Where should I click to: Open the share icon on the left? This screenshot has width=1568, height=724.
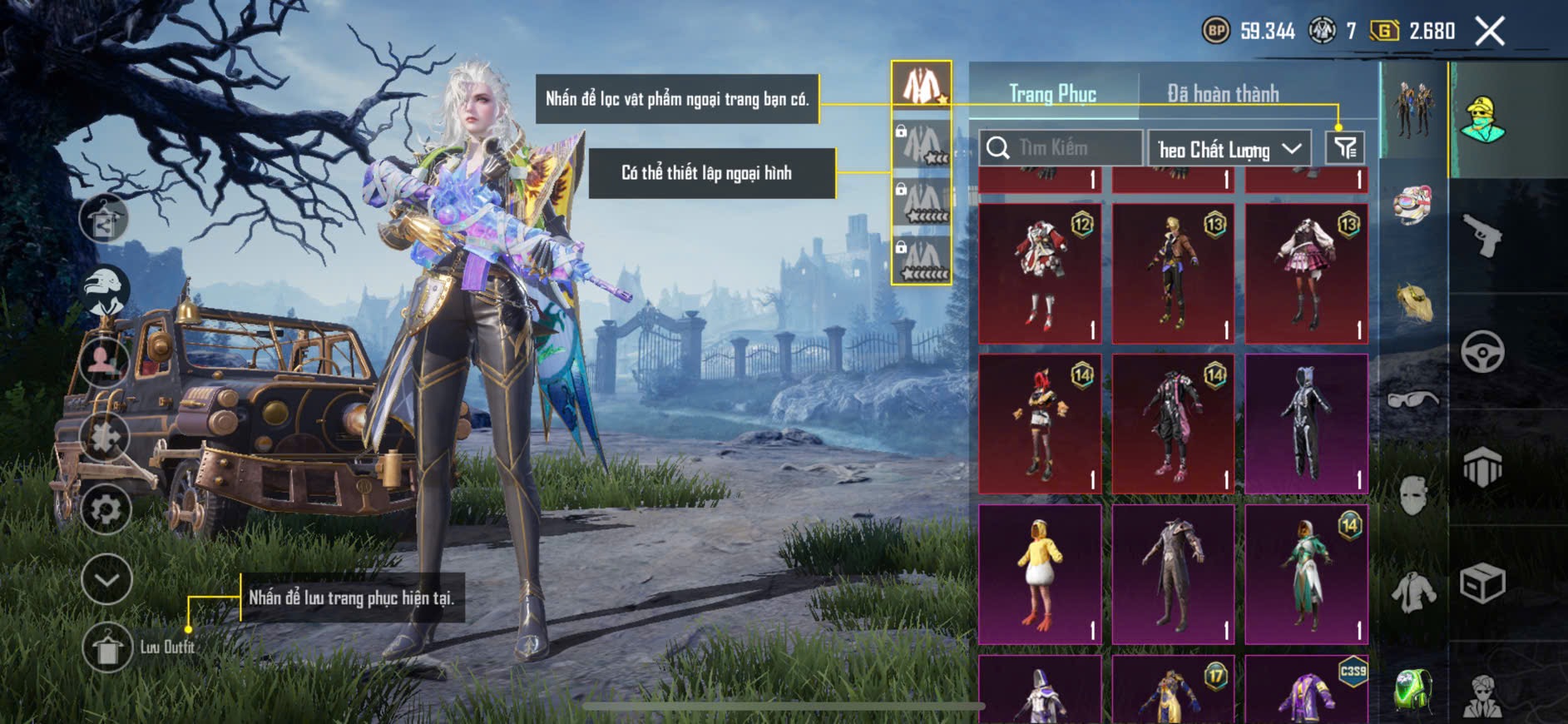104,220
